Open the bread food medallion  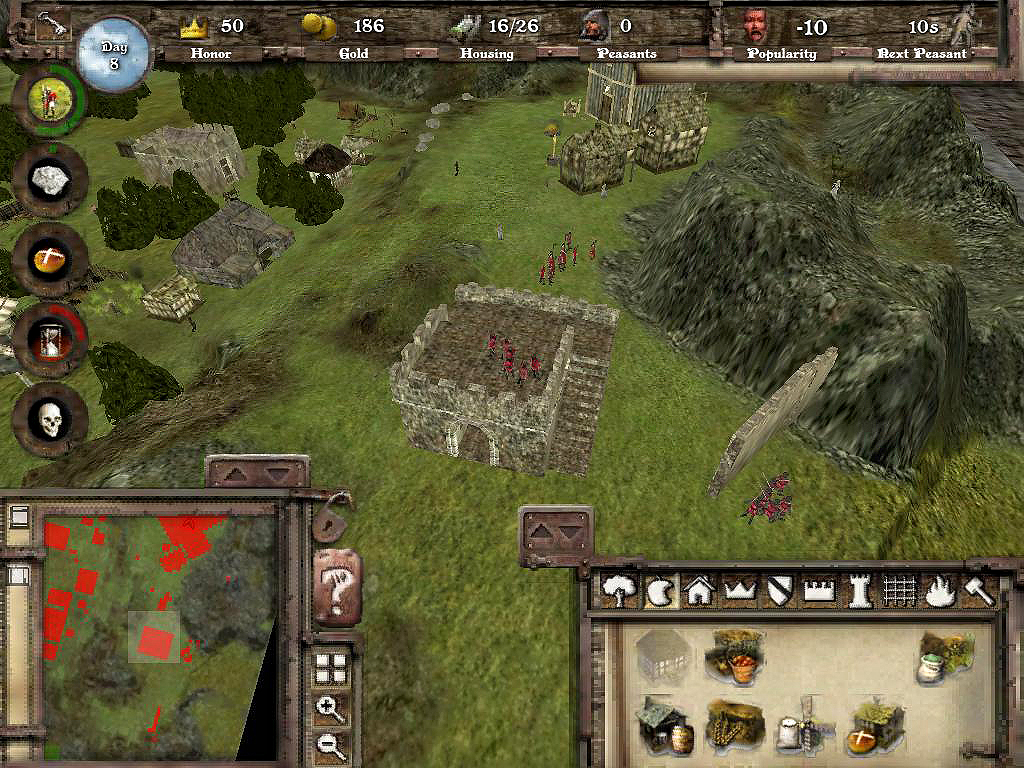[x=49, y=260]
